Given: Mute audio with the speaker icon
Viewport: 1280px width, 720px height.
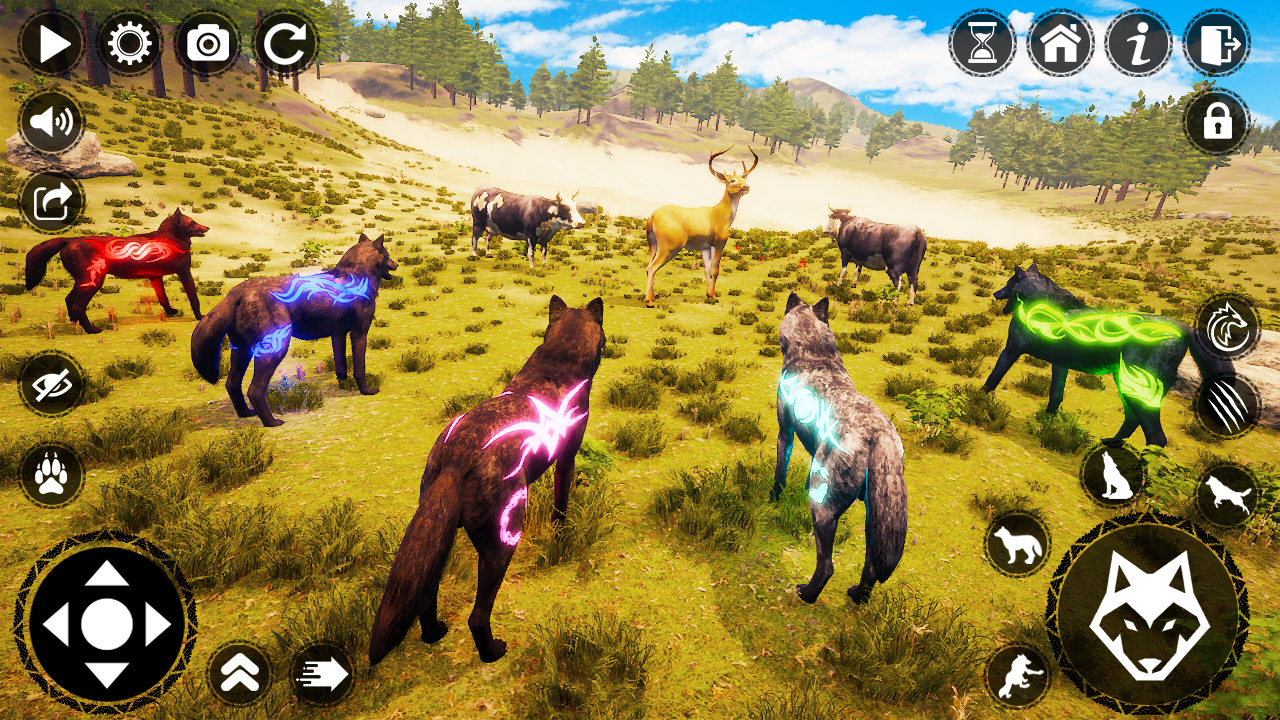Looking at the screenshot, I should [x=51, y=120].
